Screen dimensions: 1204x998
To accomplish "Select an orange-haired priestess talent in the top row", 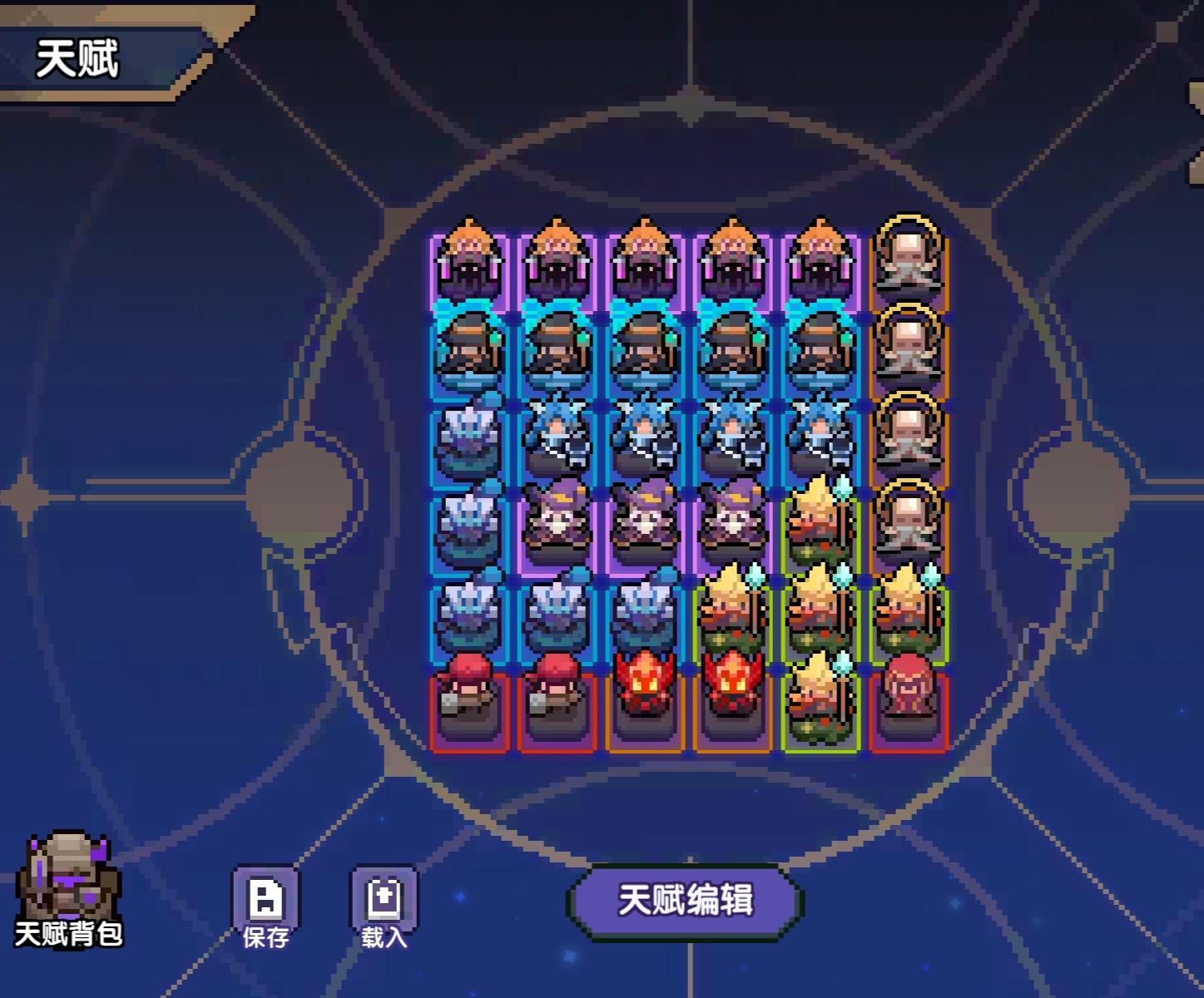I will (x=470, y=262).
